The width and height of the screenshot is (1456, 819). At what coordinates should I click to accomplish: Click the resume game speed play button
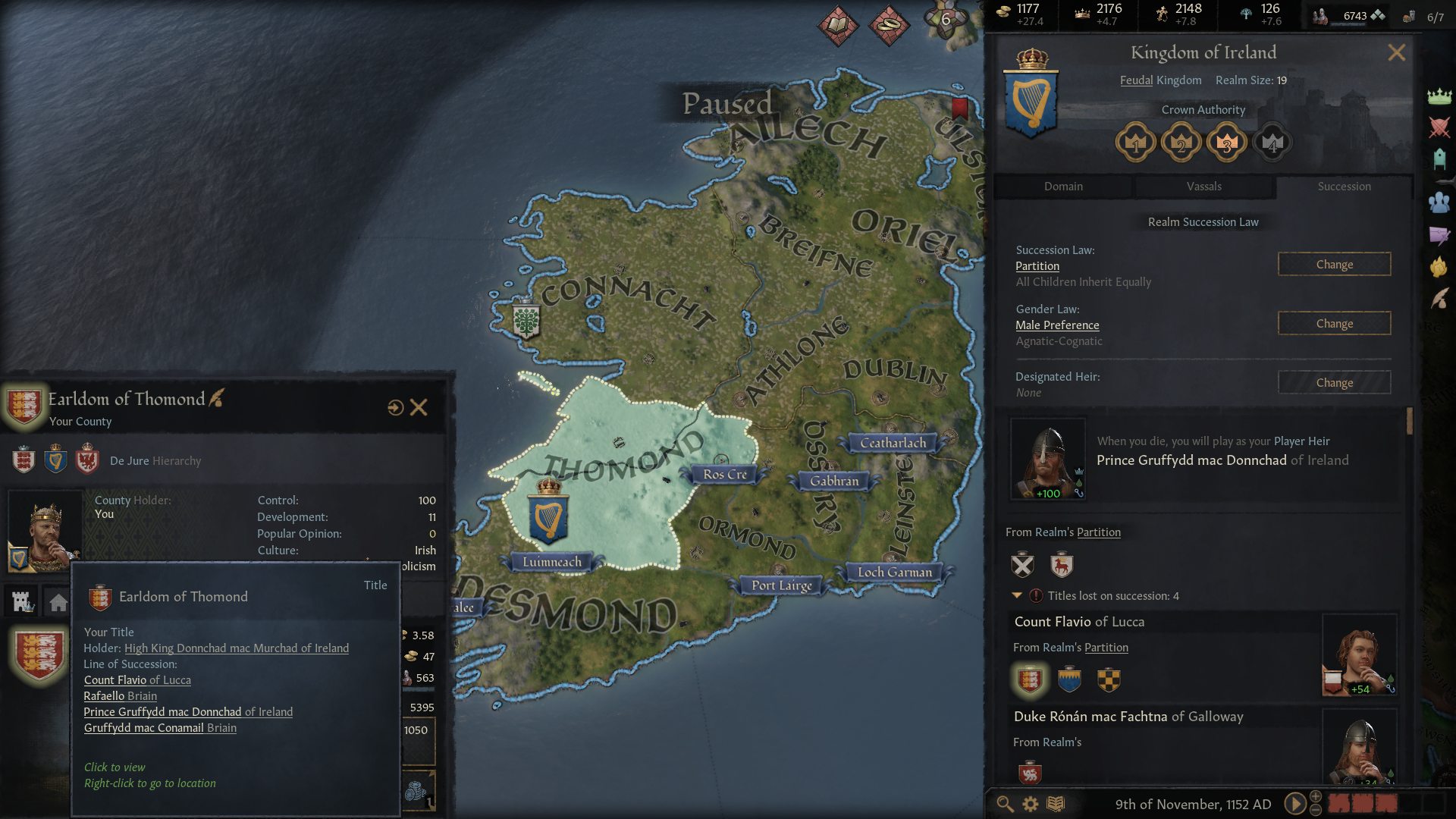pyautogui.click(x=1295, y=804)
